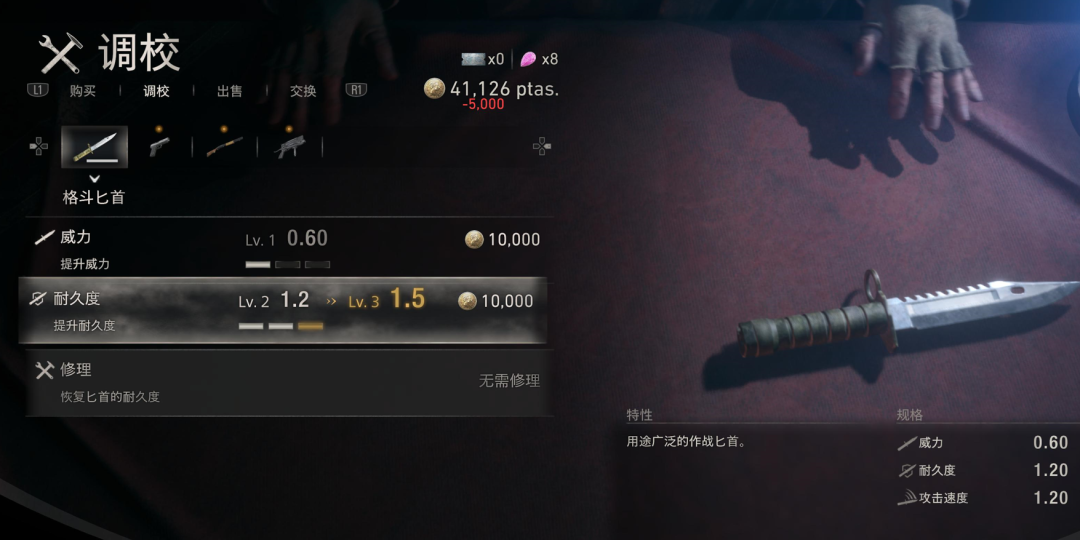The image size is (1080, 540).
Task: Pick the shotgun weapon icon
Action: [x=224, y=147]
